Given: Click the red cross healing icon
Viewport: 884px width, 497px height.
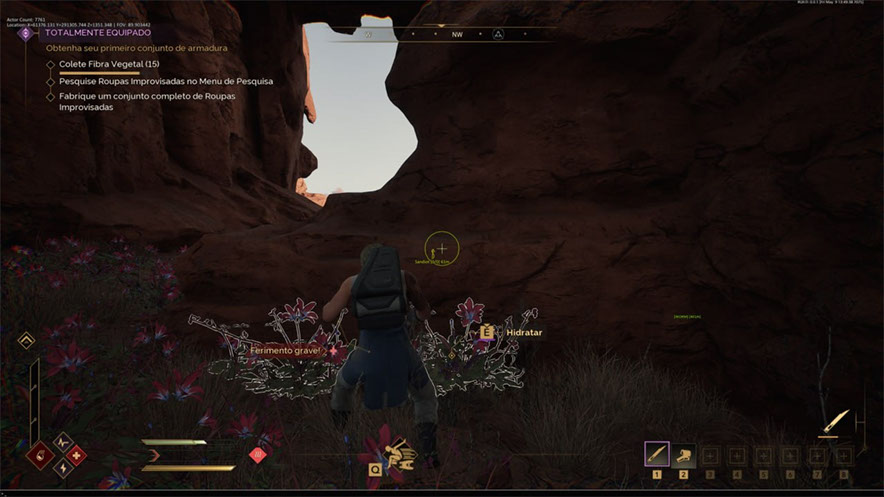Looking at the screenshot, I should tap(76, 455).
